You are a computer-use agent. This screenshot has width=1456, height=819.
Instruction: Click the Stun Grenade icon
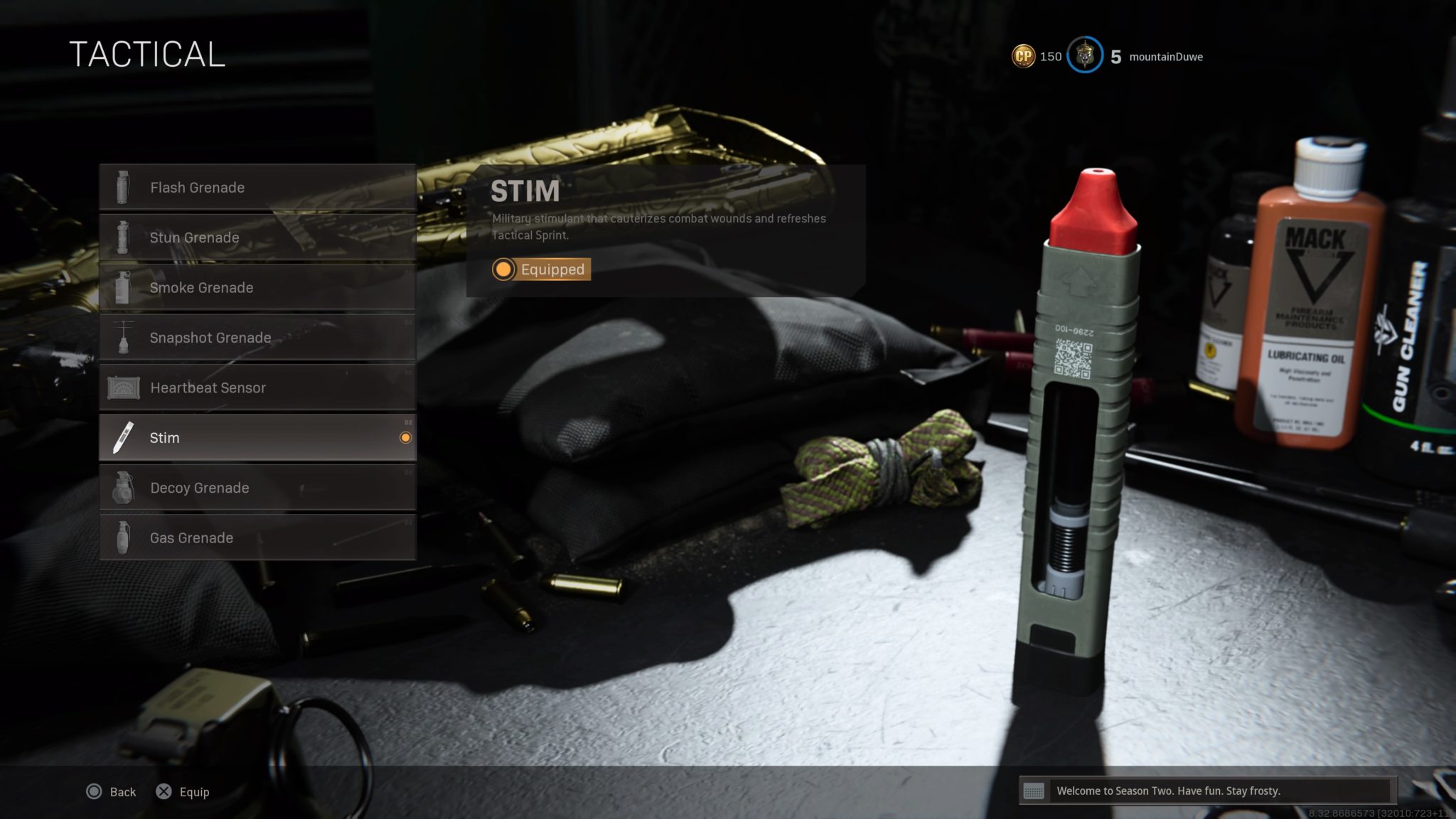123,237
